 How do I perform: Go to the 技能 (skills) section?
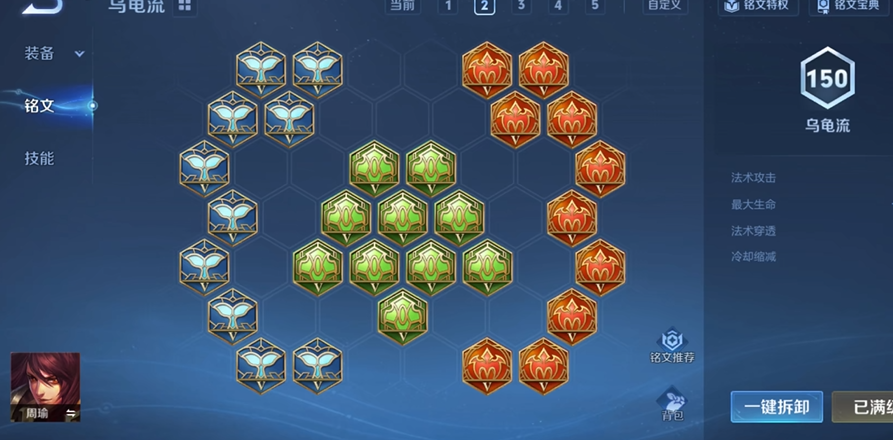click(x=40, y=158)
